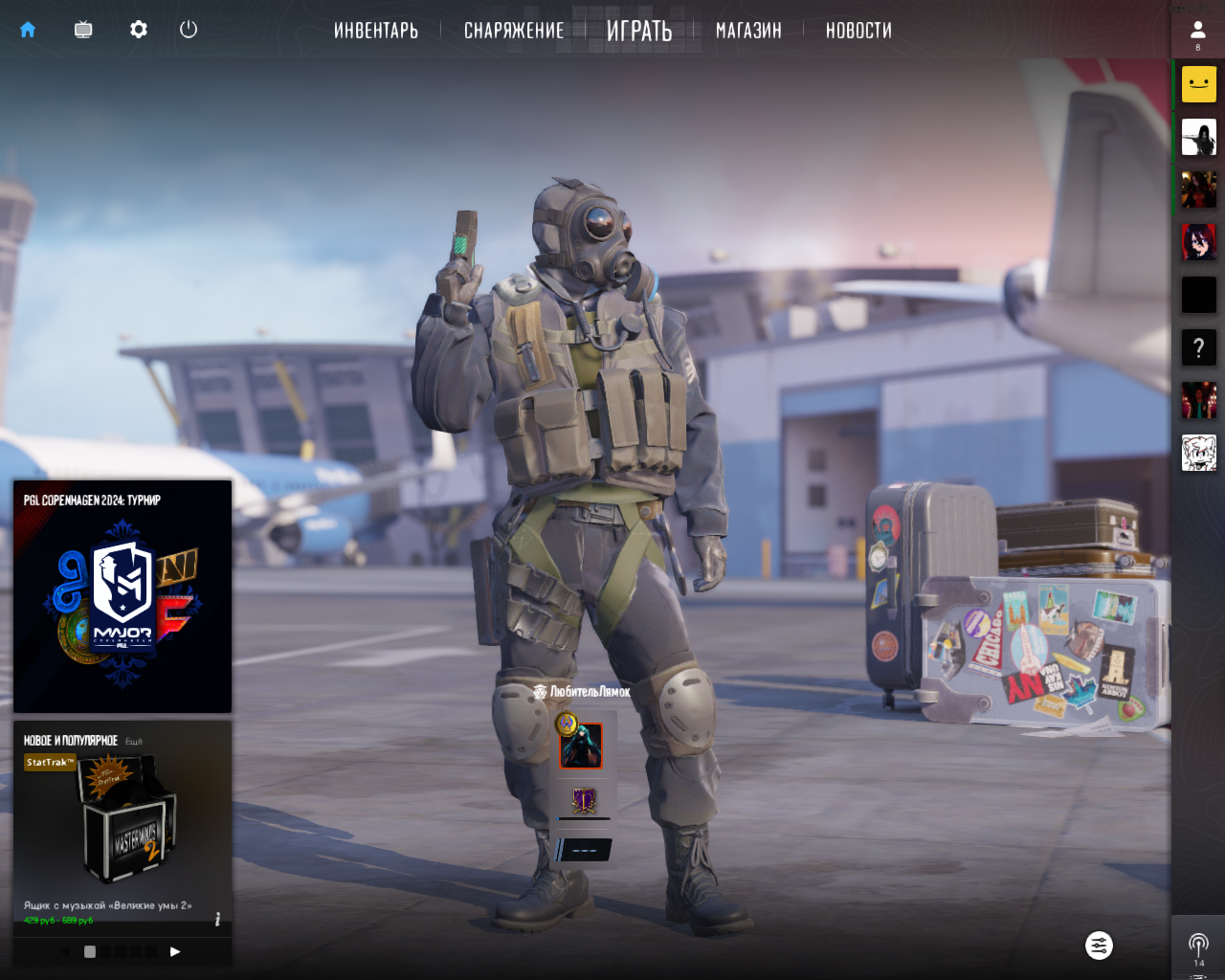The height and width of the screenshot is (980, 1225).
Task: Select the question mark friend avatar
Action: point(1198,348)
